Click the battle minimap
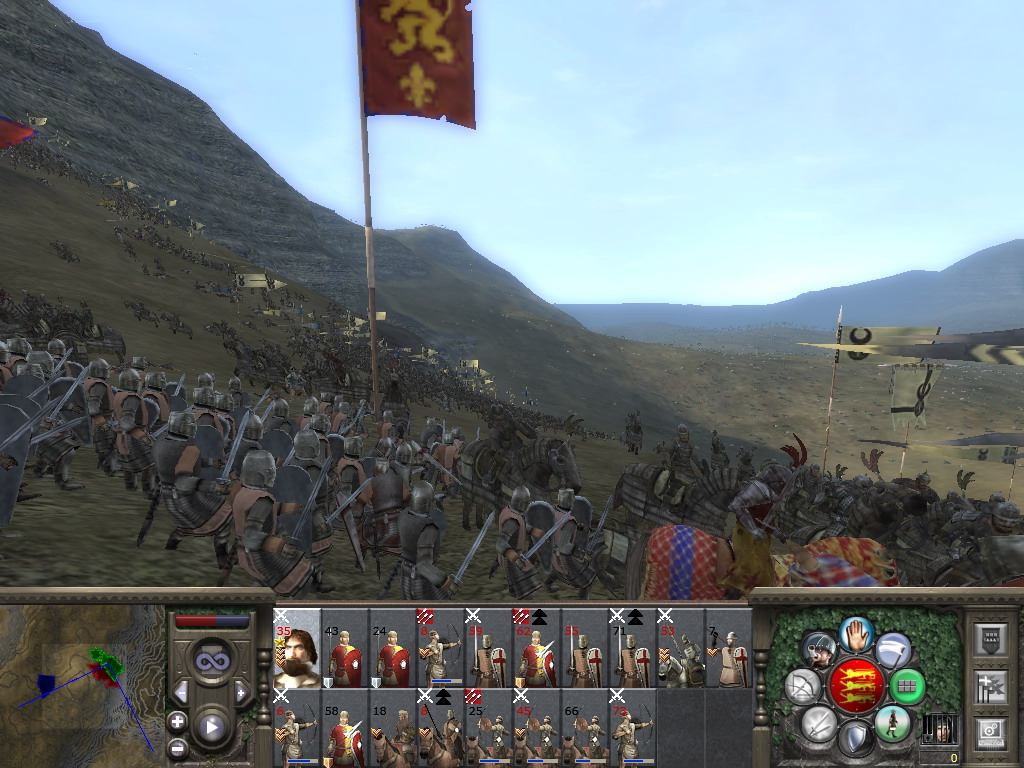The image size is (1024, 768). coord(82,686)
